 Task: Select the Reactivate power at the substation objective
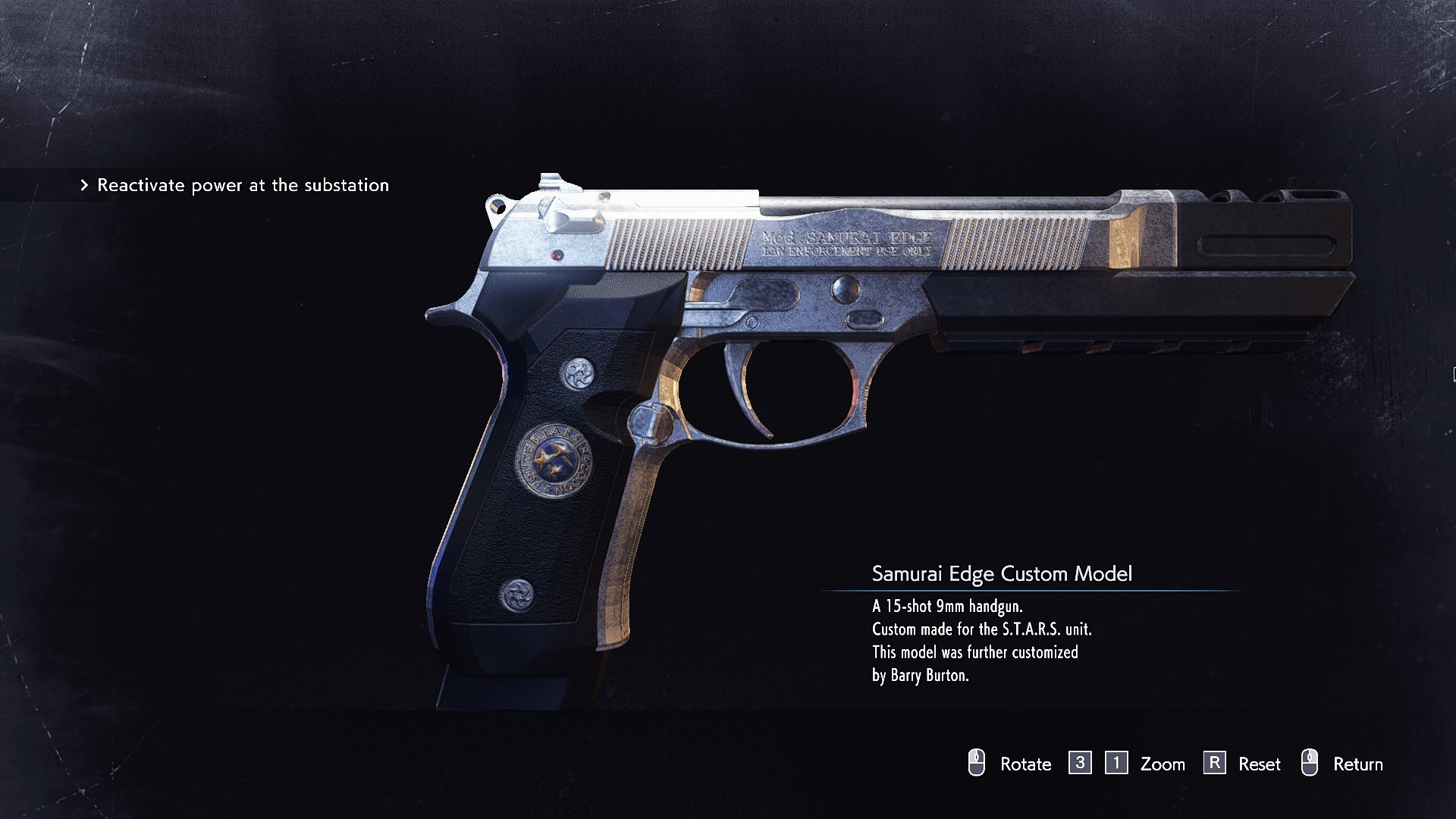[243, 185]
